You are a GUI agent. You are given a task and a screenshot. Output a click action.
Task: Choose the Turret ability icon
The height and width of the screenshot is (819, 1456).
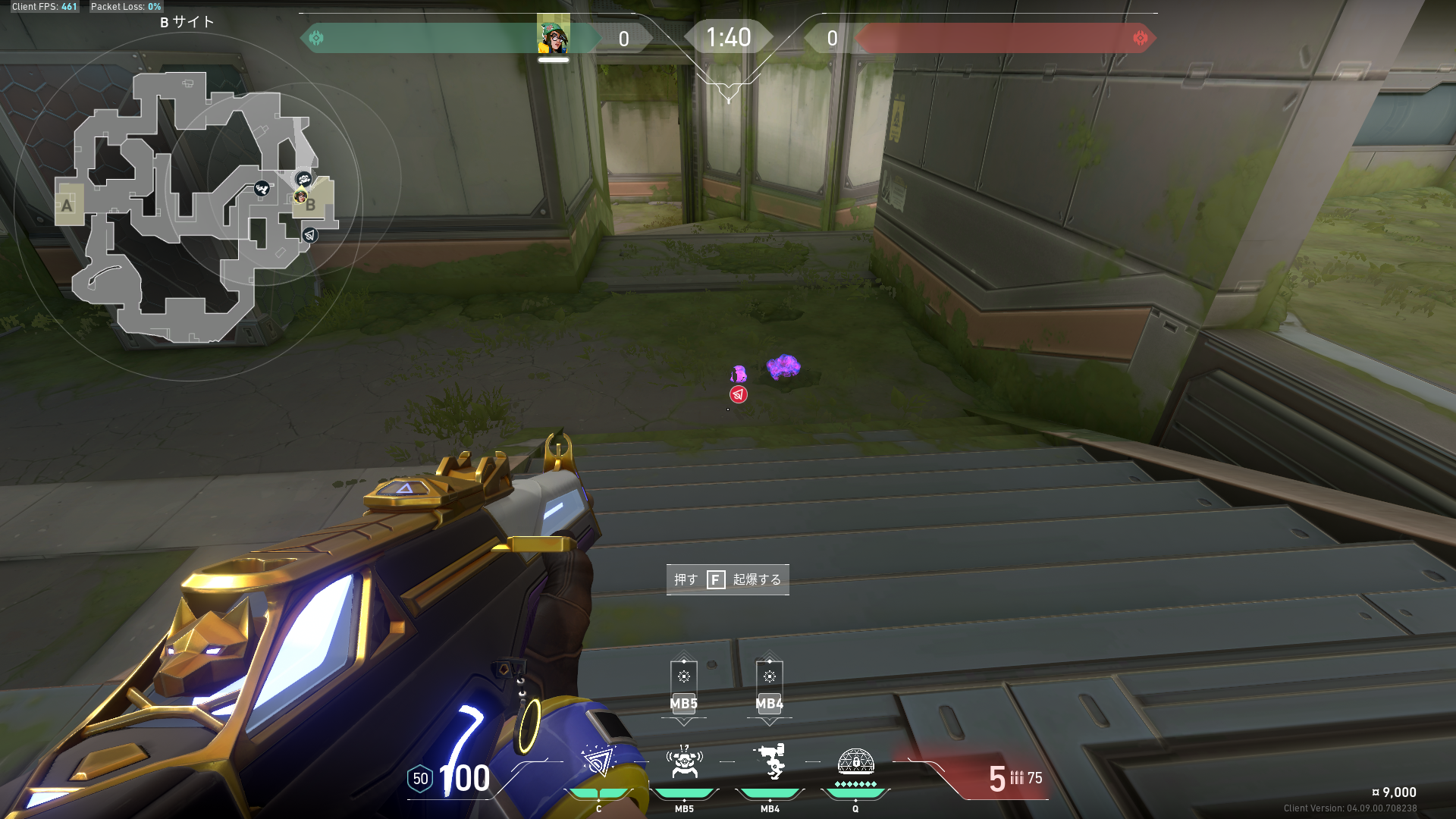tap(770, 761)
